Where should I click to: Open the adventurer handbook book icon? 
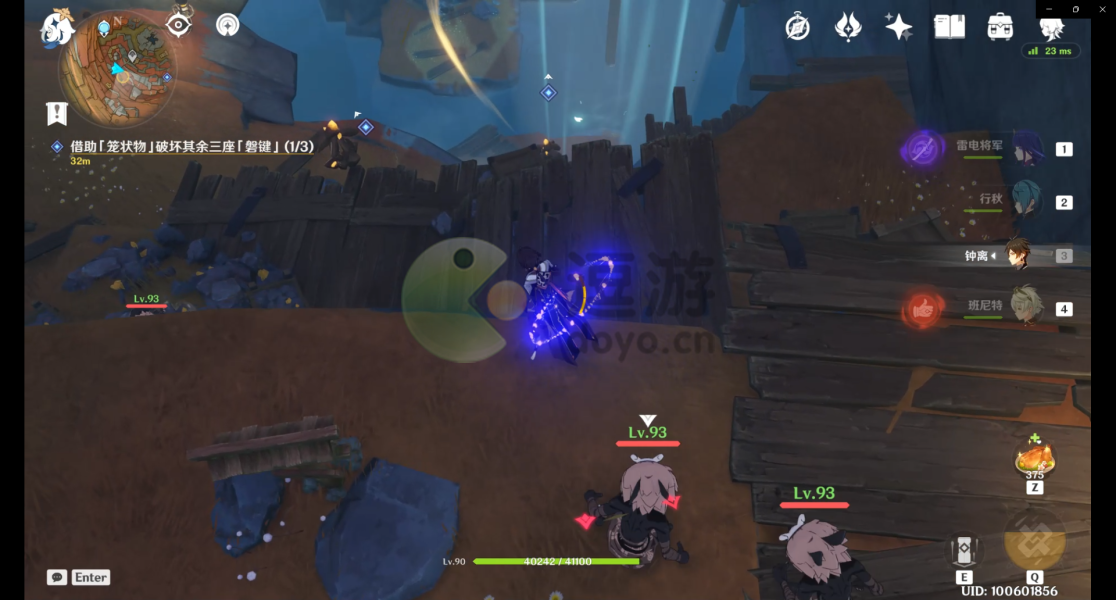[x=949, y=27]
